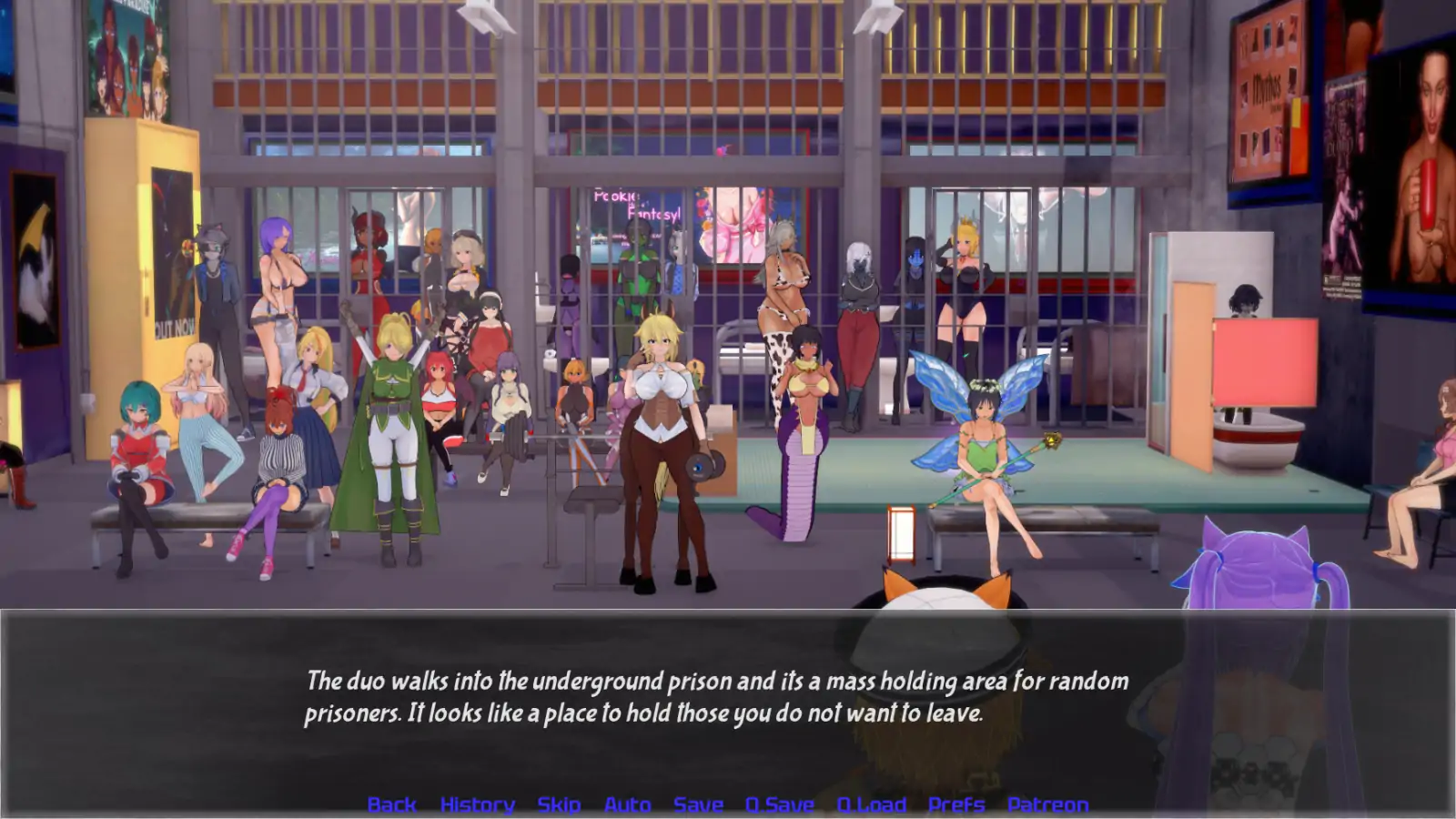Click Q.Save to quick save
The height and width of the screenshot is (819, 1456).
780,804
